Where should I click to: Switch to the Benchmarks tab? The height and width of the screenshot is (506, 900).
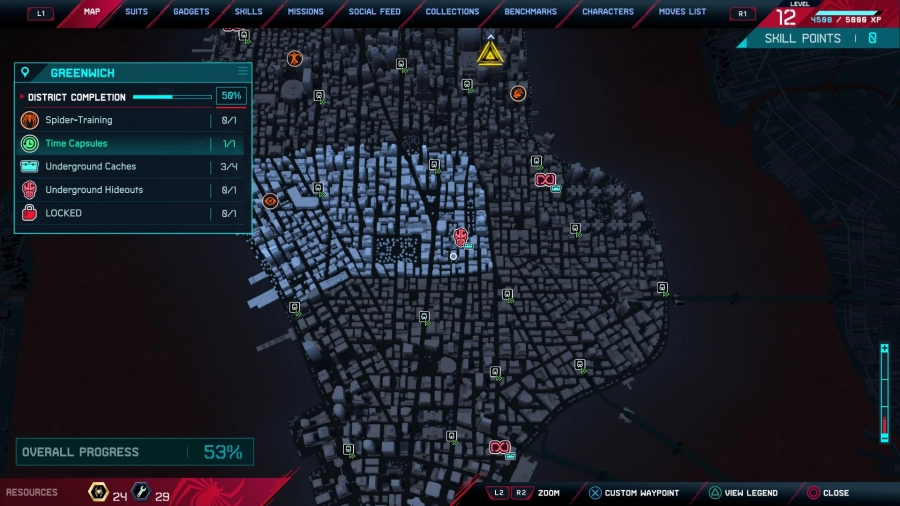click(x=530, y=12)
